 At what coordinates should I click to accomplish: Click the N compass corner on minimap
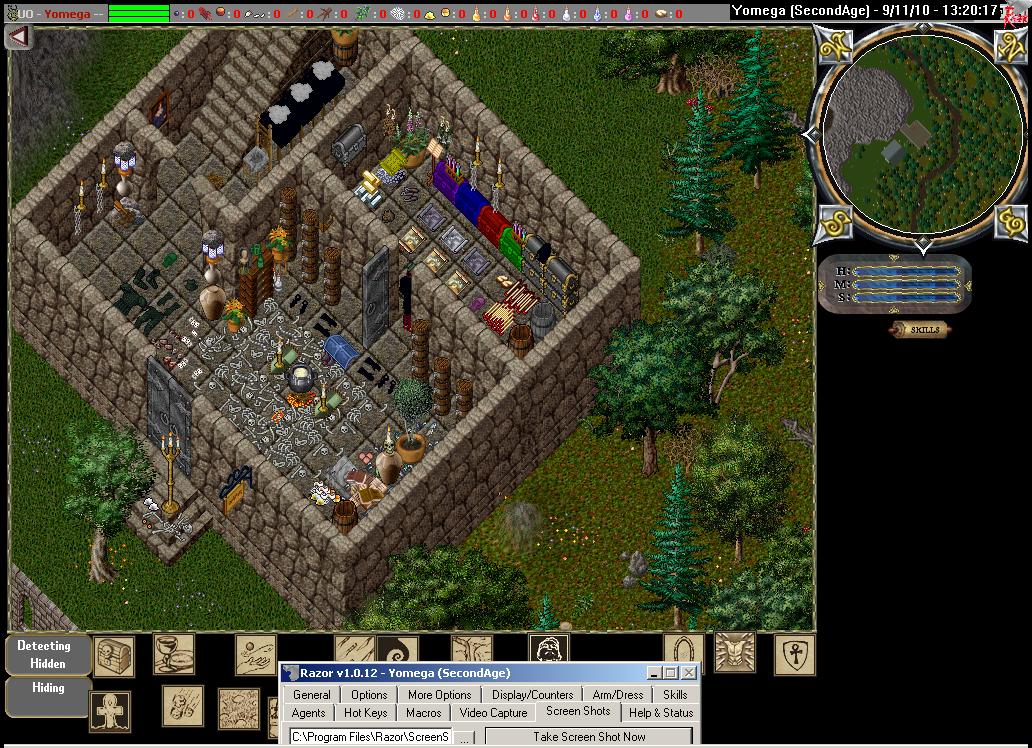tap(1010, 44)
